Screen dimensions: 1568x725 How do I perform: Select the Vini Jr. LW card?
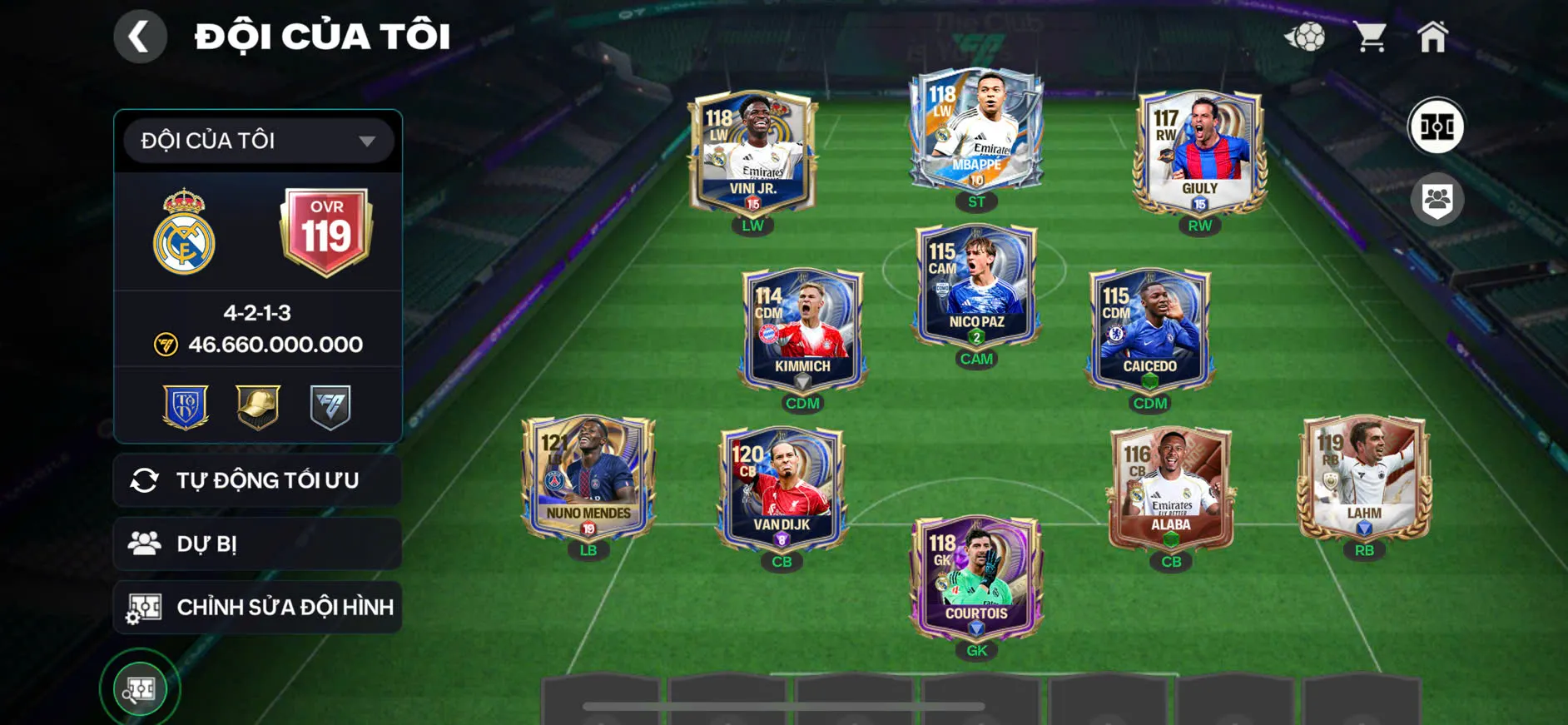click(x=752, y=154)
